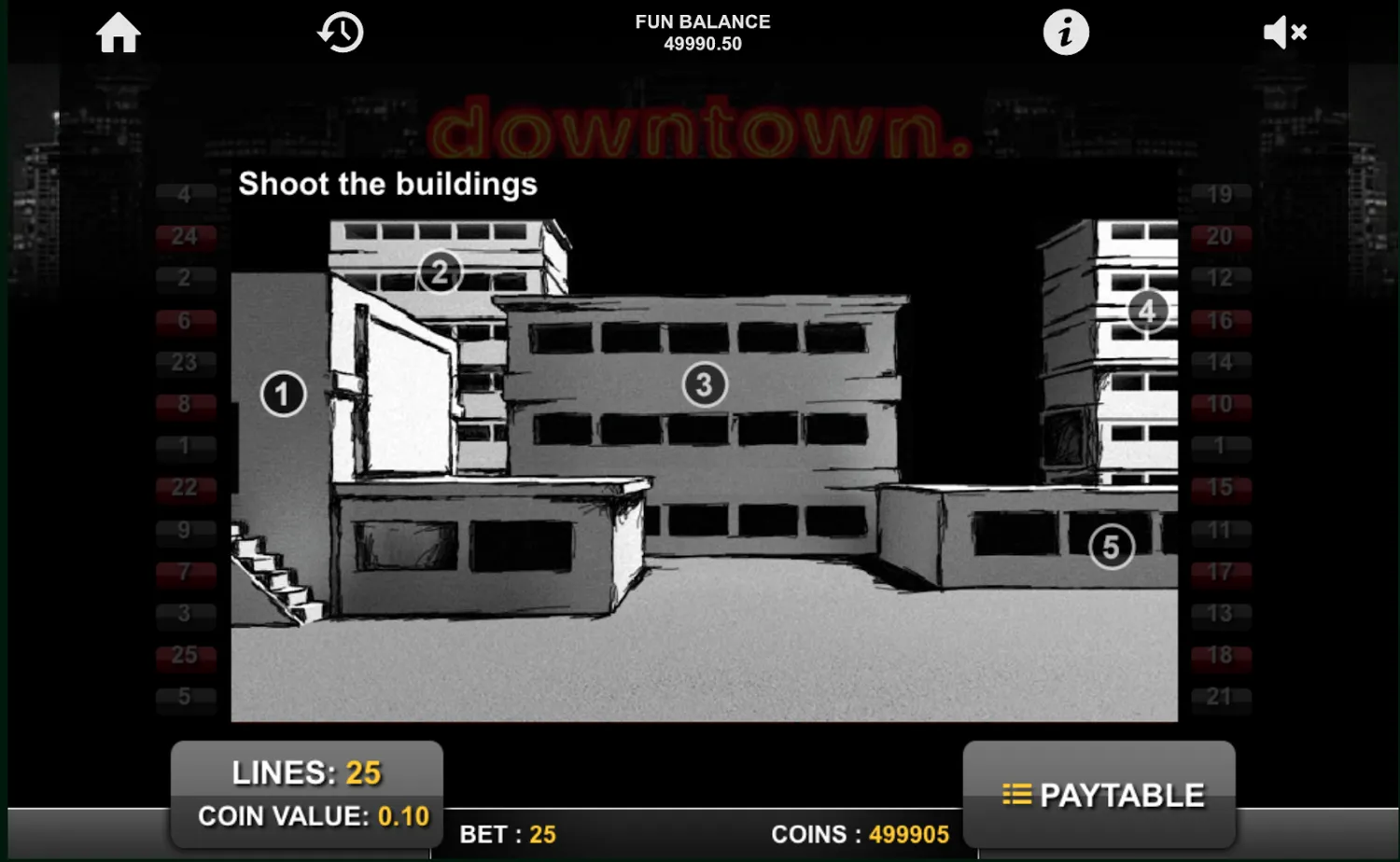
Task: Click the paytable list icon on PAYTABLE button
Action: [1017, 794]
